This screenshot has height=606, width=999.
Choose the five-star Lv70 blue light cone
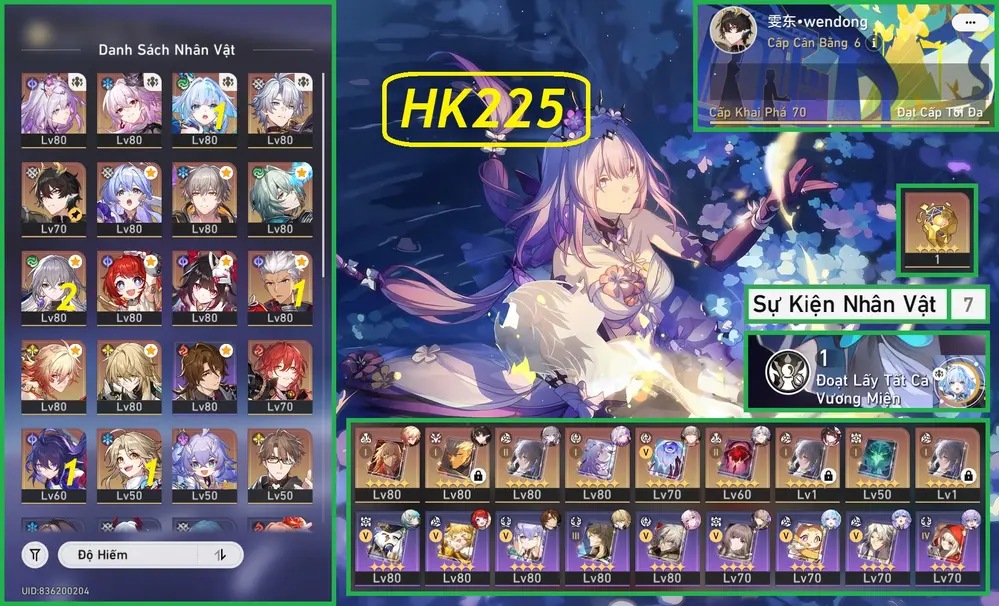[x=666, y=465]
